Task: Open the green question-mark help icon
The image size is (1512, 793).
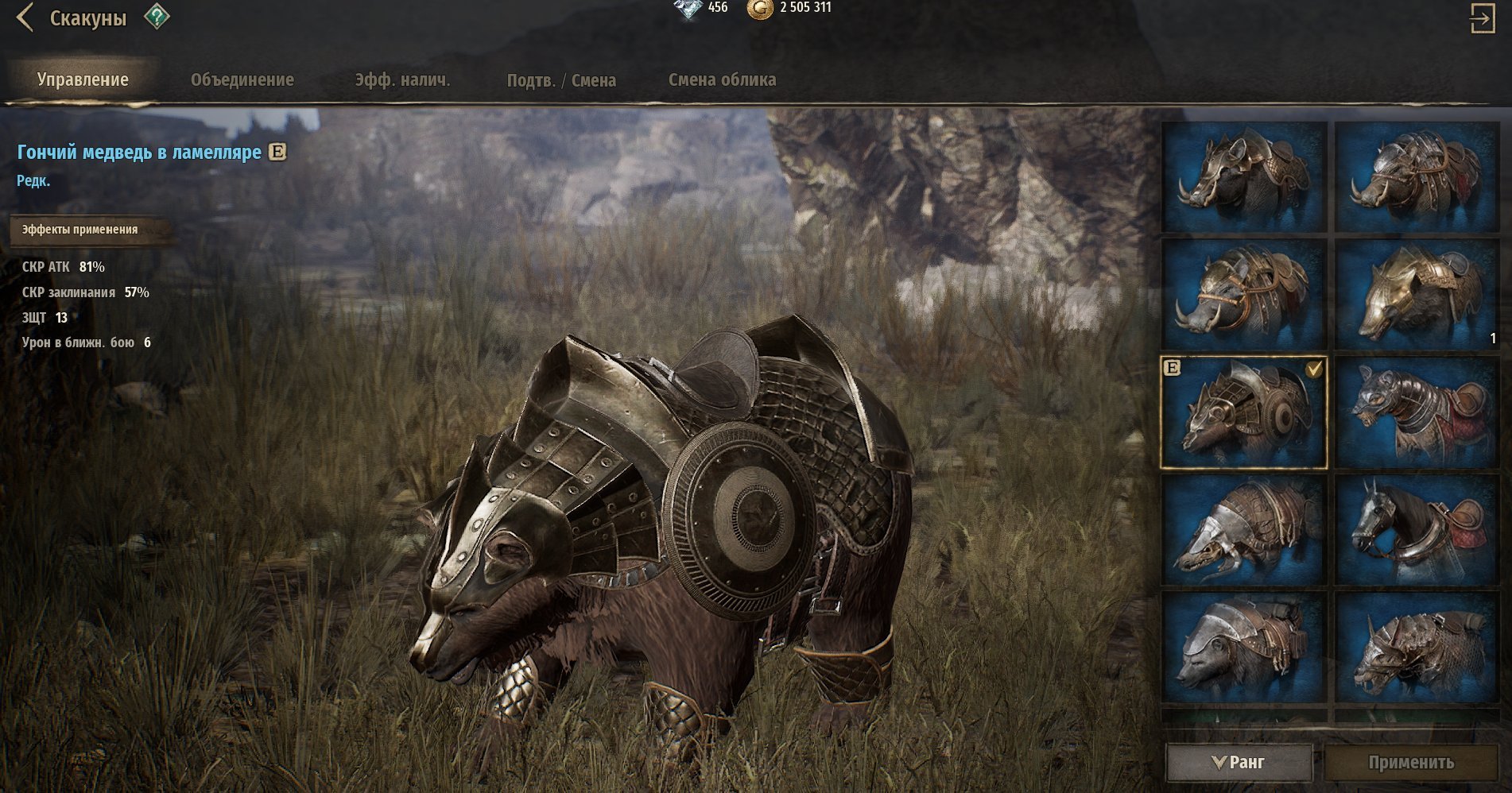Action: [157, 17]
